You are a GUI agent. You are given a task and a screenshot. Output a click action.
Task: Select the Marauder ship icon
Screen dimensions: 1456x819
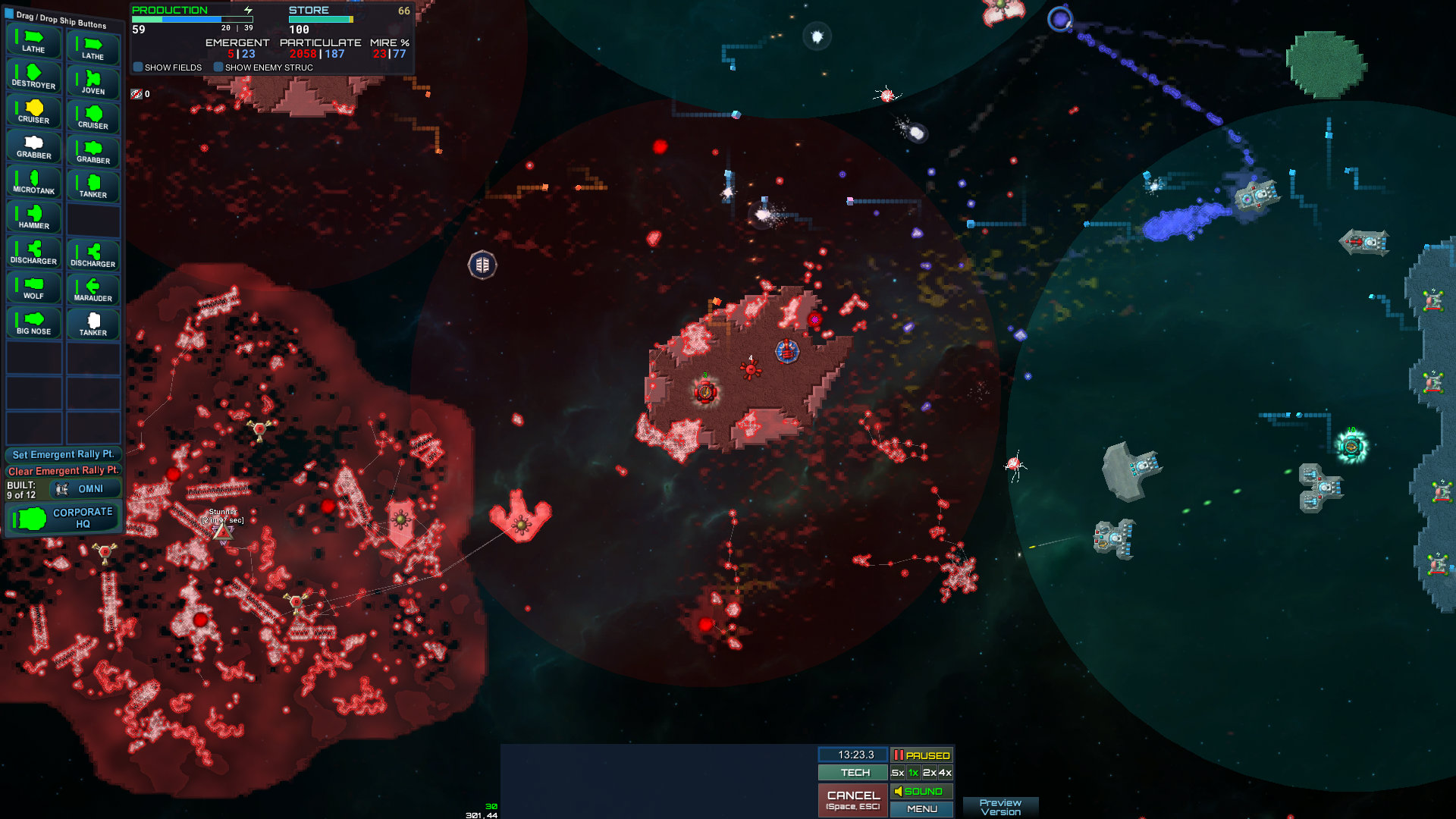click(93, 289)
